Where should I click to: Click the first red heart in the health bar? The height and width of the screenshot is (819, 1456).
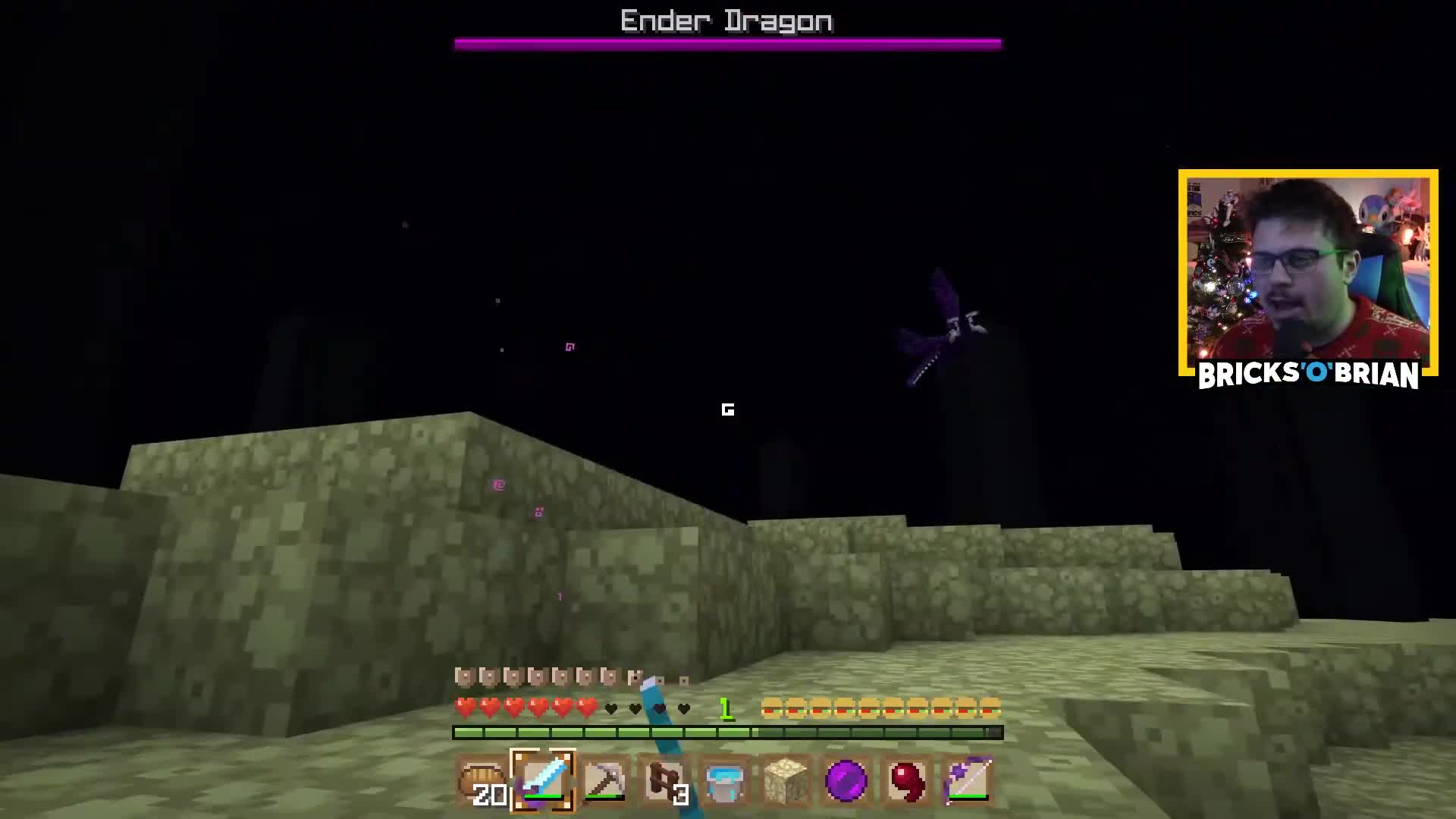[x=464, y=708]
